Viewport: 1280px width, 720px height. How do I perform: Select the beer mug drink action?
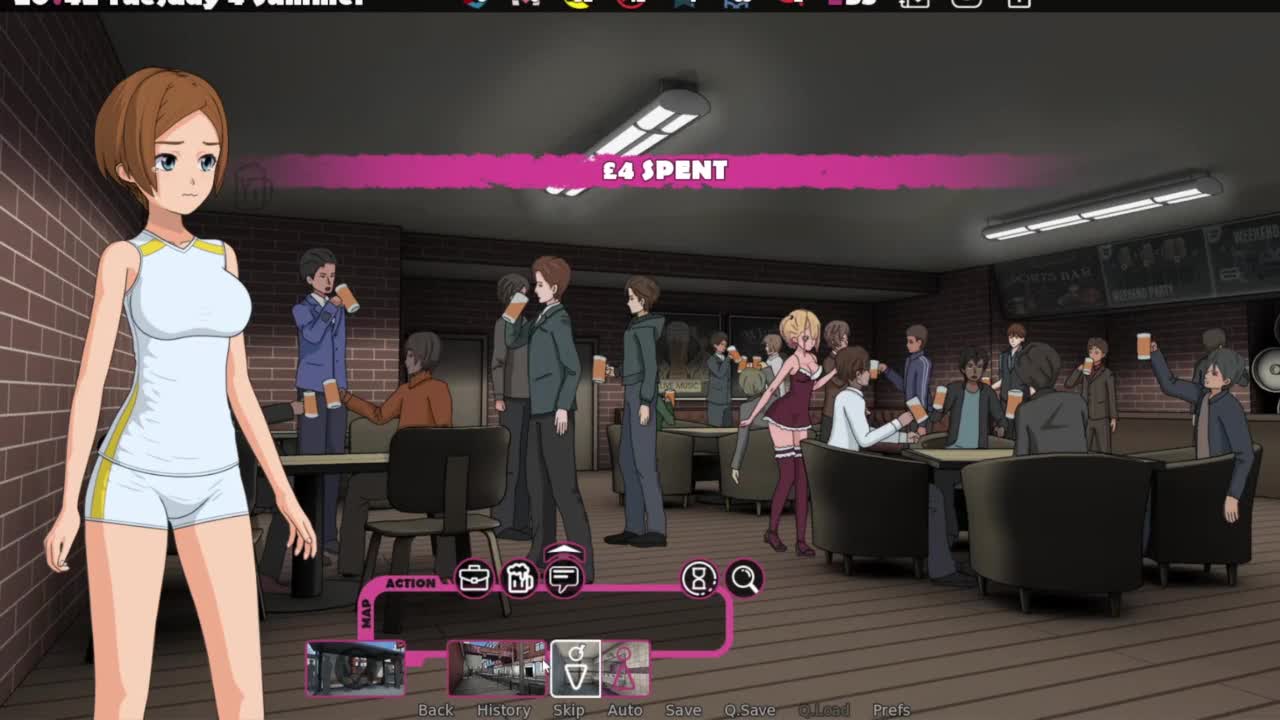519,579
